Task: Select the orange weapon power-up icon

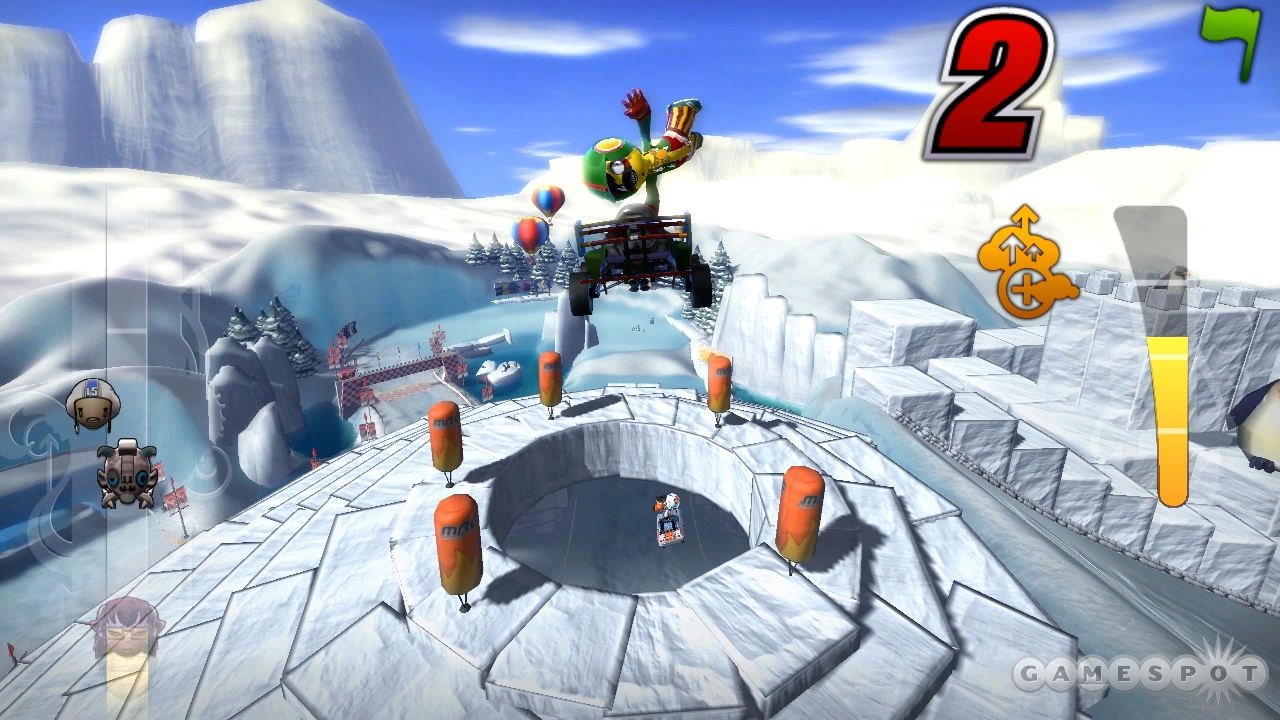Action: coord(1026,263)
